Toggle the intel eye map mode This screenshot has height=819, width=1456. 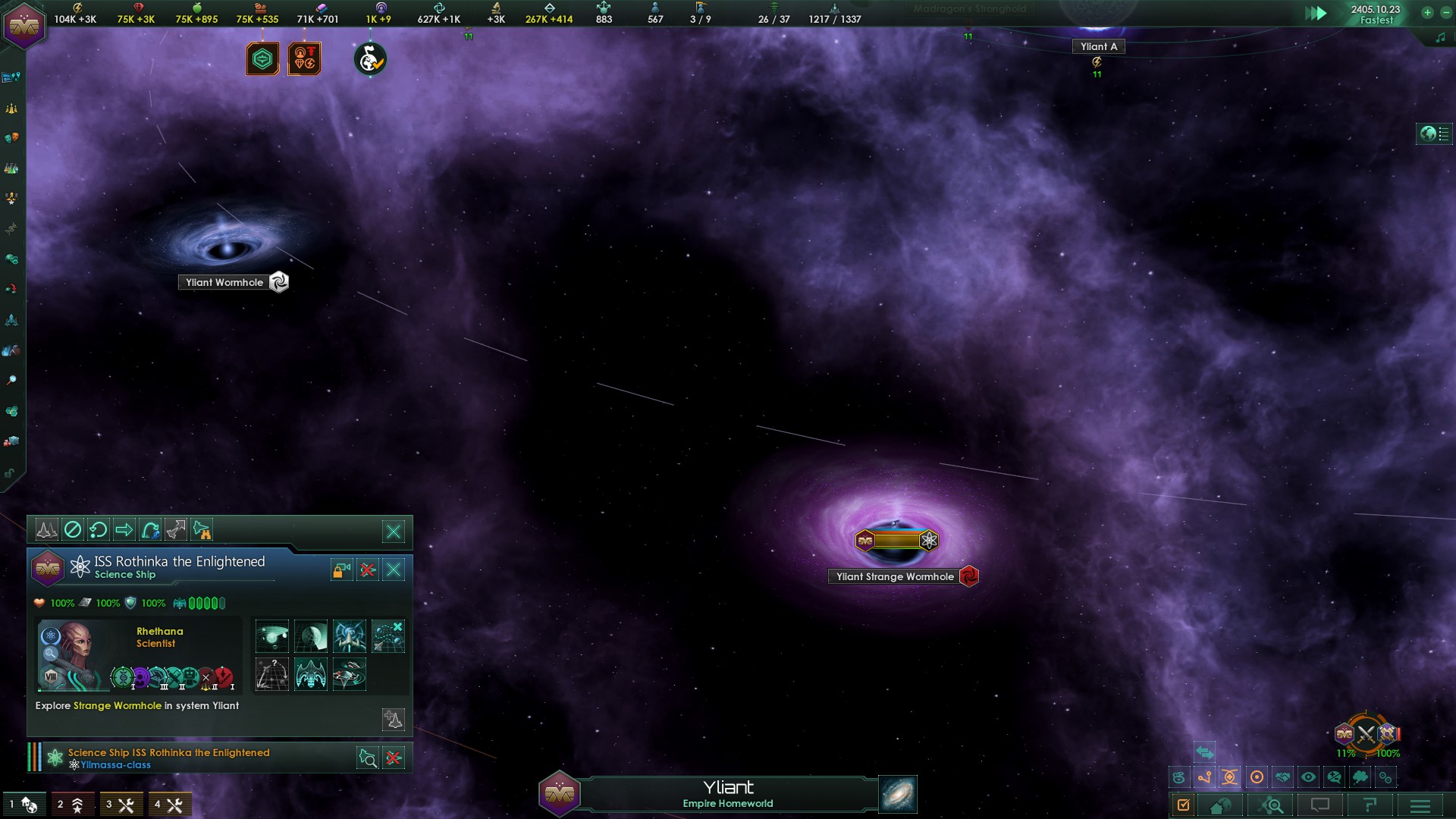click(x=1307, y=777)
